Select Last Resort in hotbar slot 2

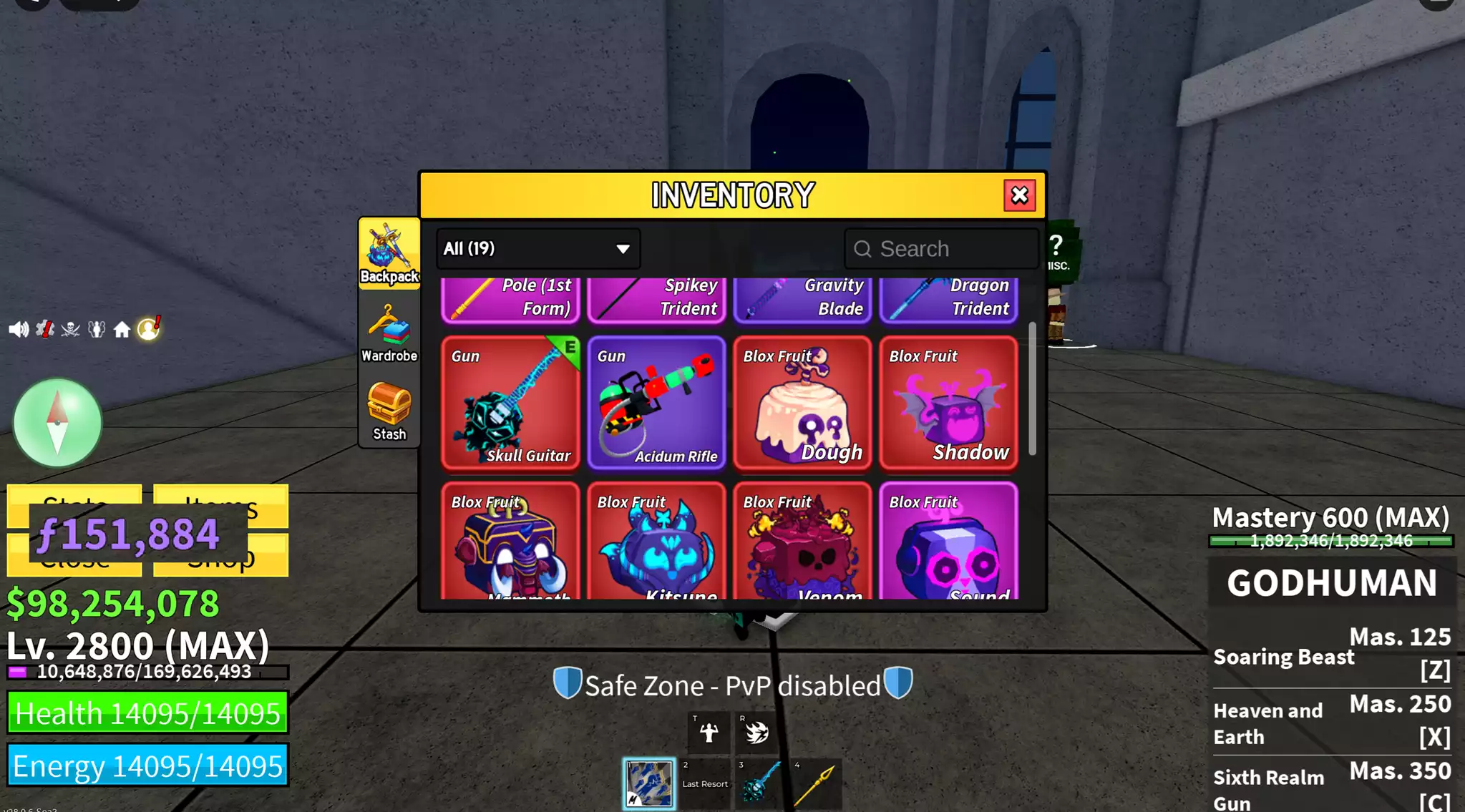pos(707,780)
